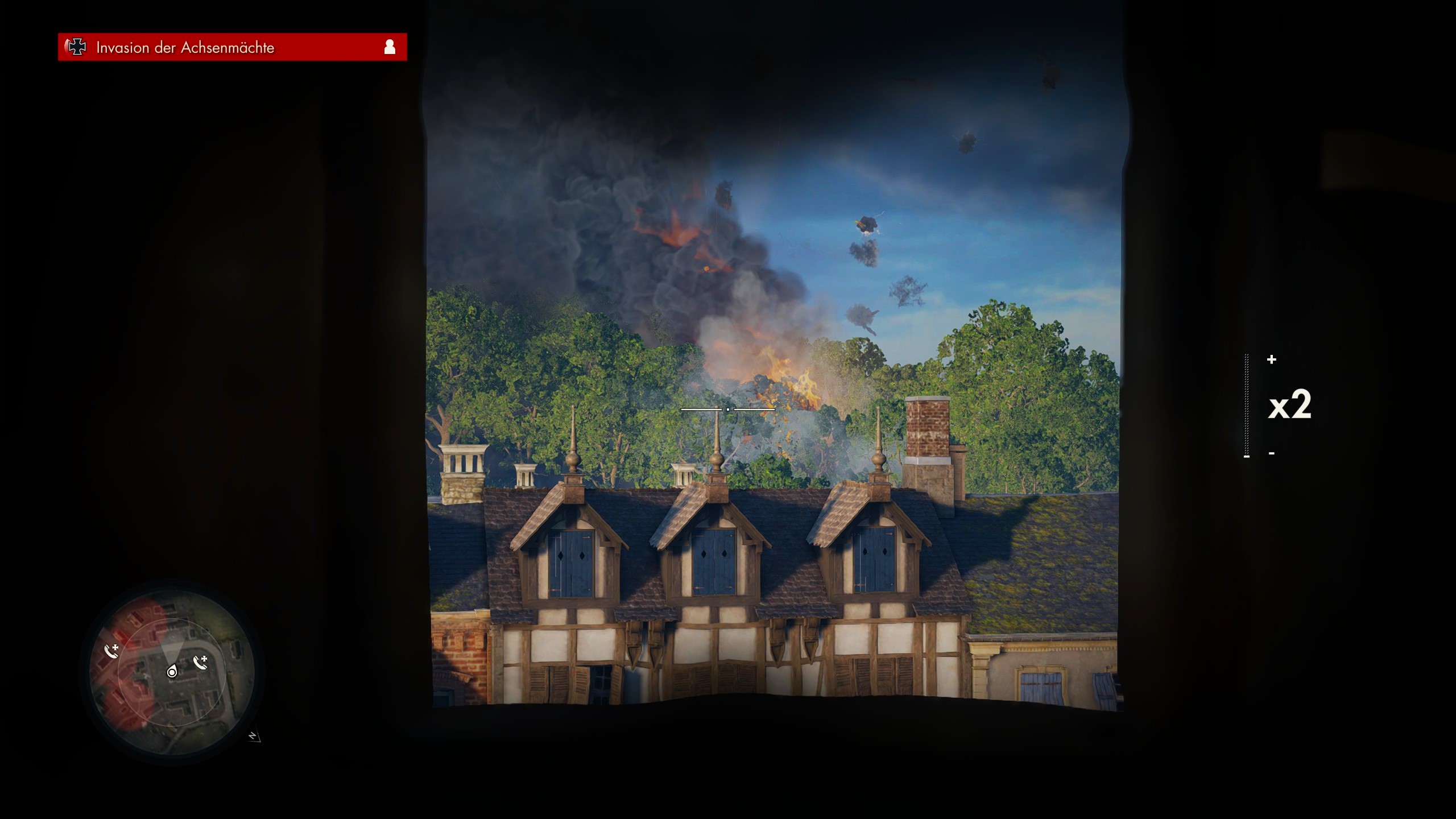Select the phone marker beside the red zone
The width and height of the screenshot is (1456, 819).
pos(112,651)
